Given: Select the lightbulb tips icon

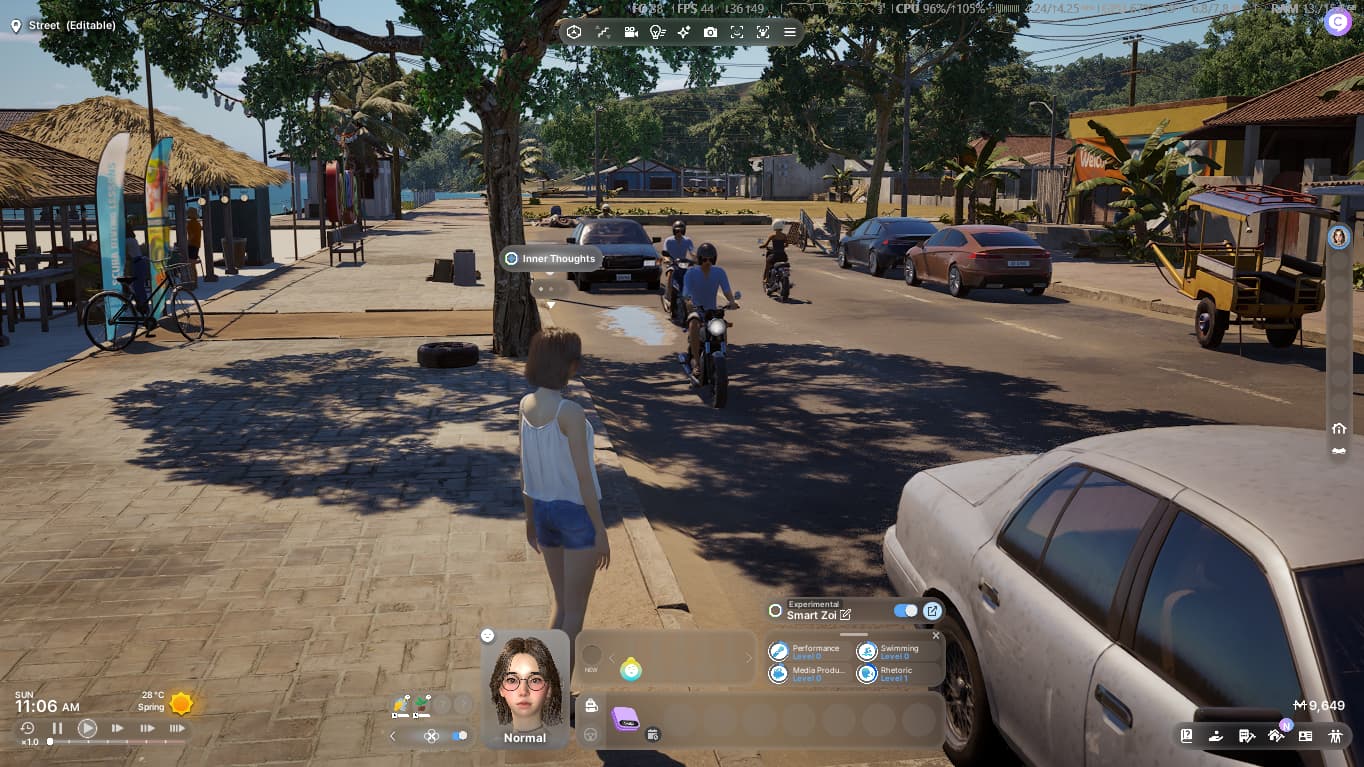Looking at the screenshot, I should 657,32.
